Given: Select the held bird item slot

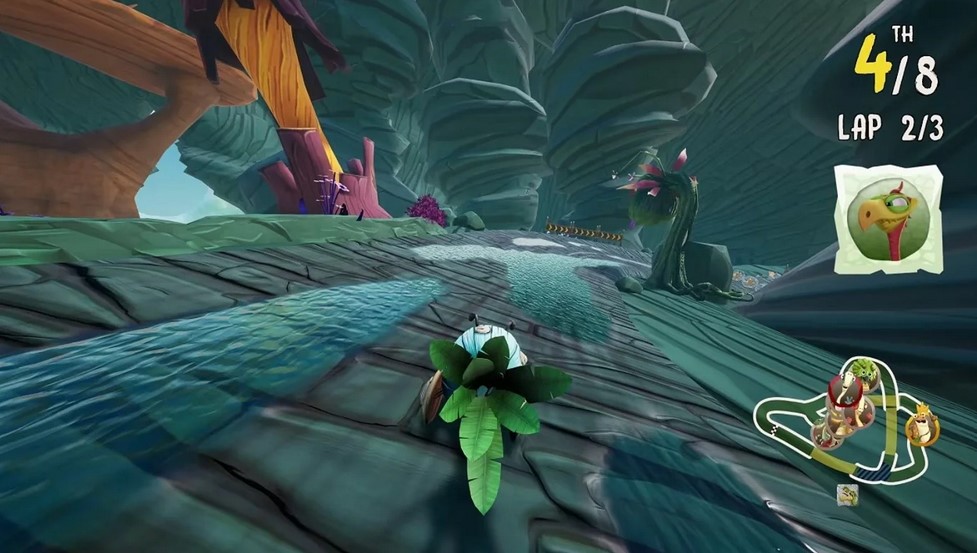Looking at the screenshot, I should (x=887, y=220).
